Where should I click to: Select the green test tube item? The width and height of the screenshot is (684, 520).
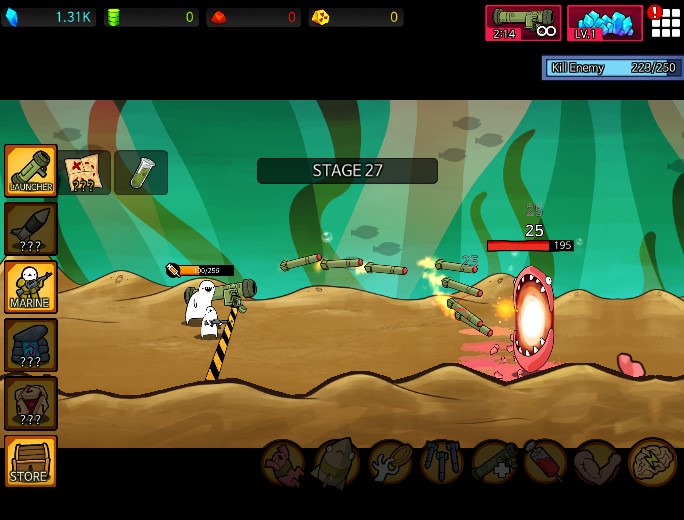click(141, 172)
